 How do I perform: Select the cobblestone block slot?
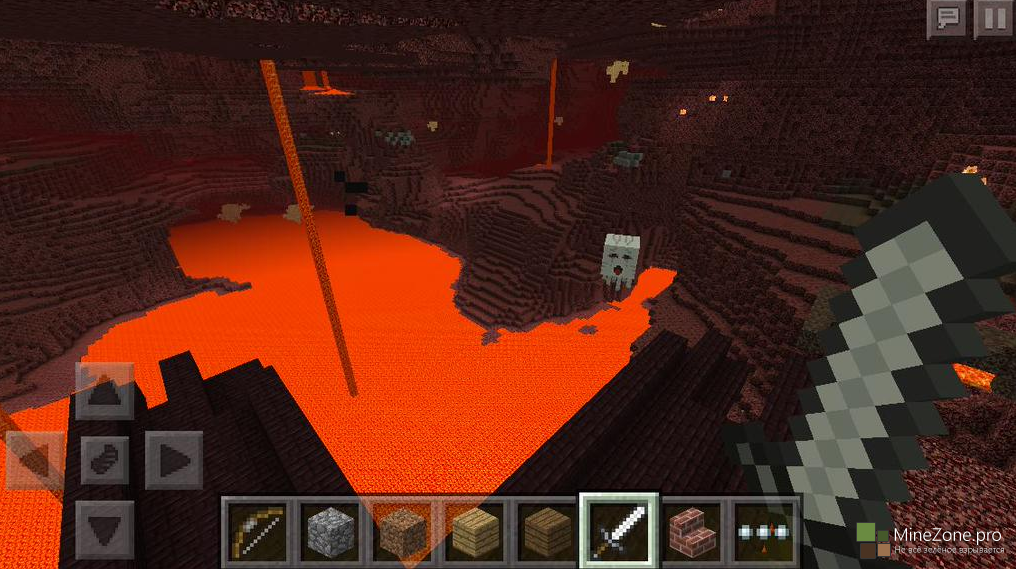pyautogui.click(x=330, y=530)
